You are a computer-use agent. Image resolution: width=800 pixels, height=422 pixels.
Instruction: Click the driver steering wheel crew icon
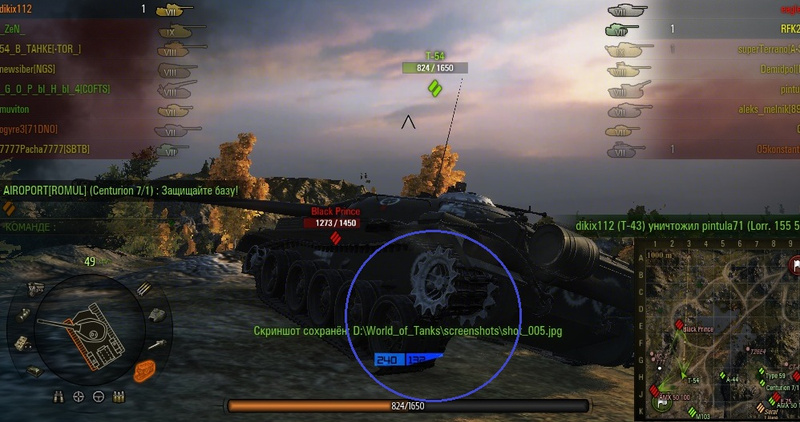[x=98, y=397]
